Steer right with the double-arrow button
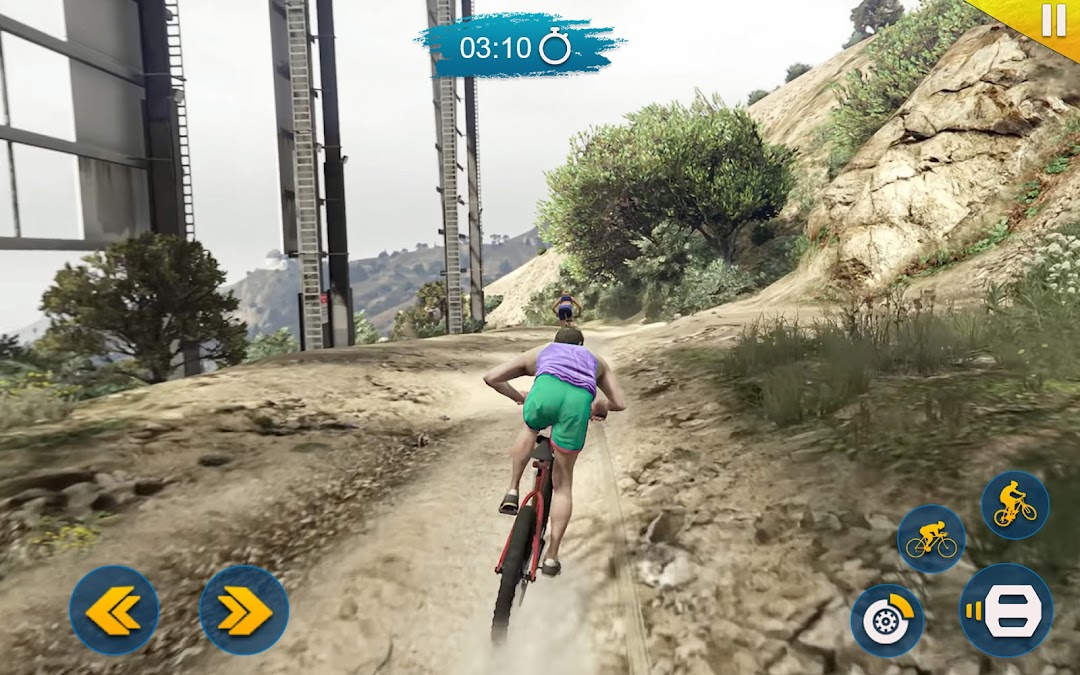1080x675 pixels. [x=244, y=610]
